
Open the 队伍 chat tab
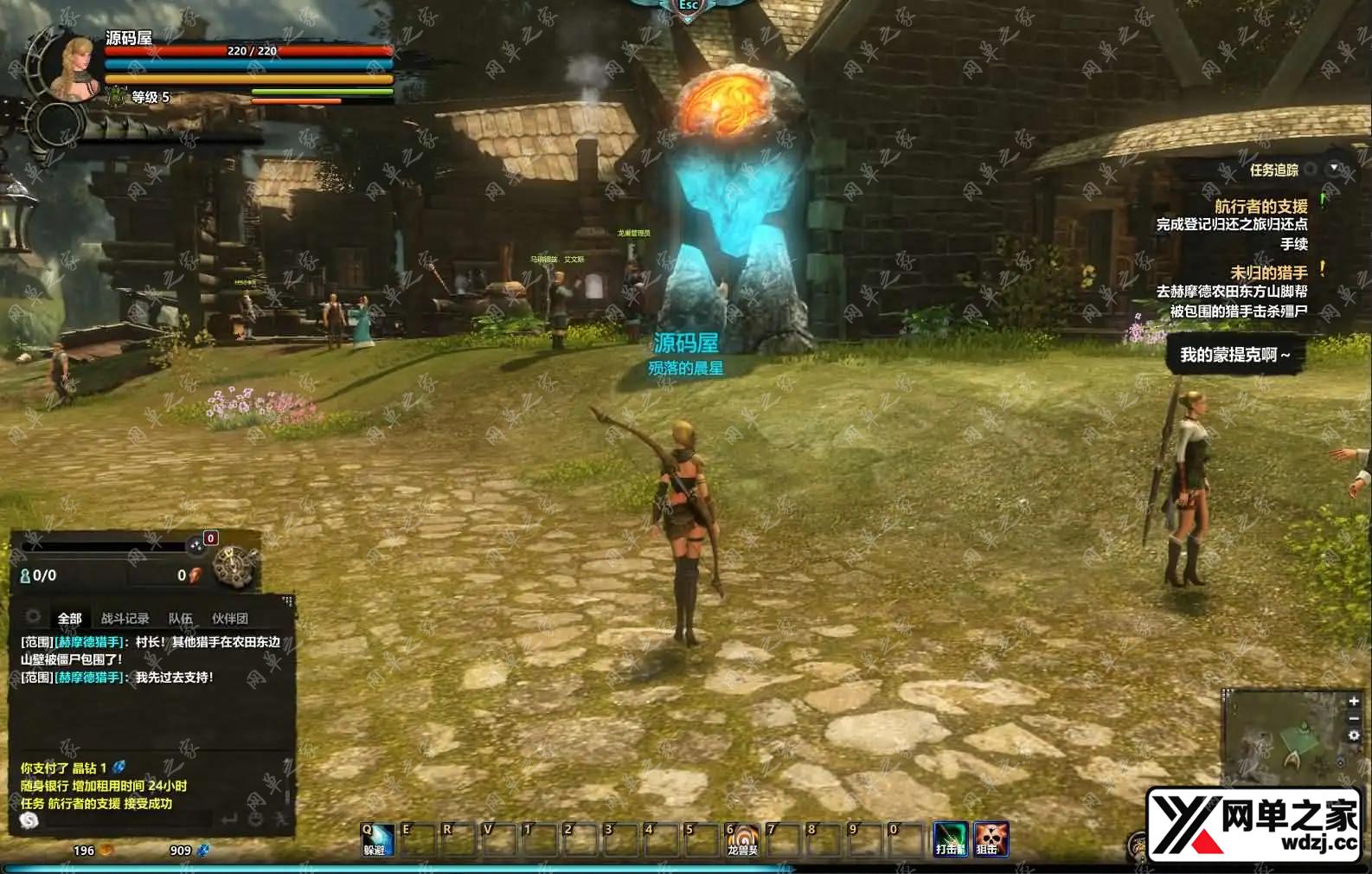click(x=180, y=619)
